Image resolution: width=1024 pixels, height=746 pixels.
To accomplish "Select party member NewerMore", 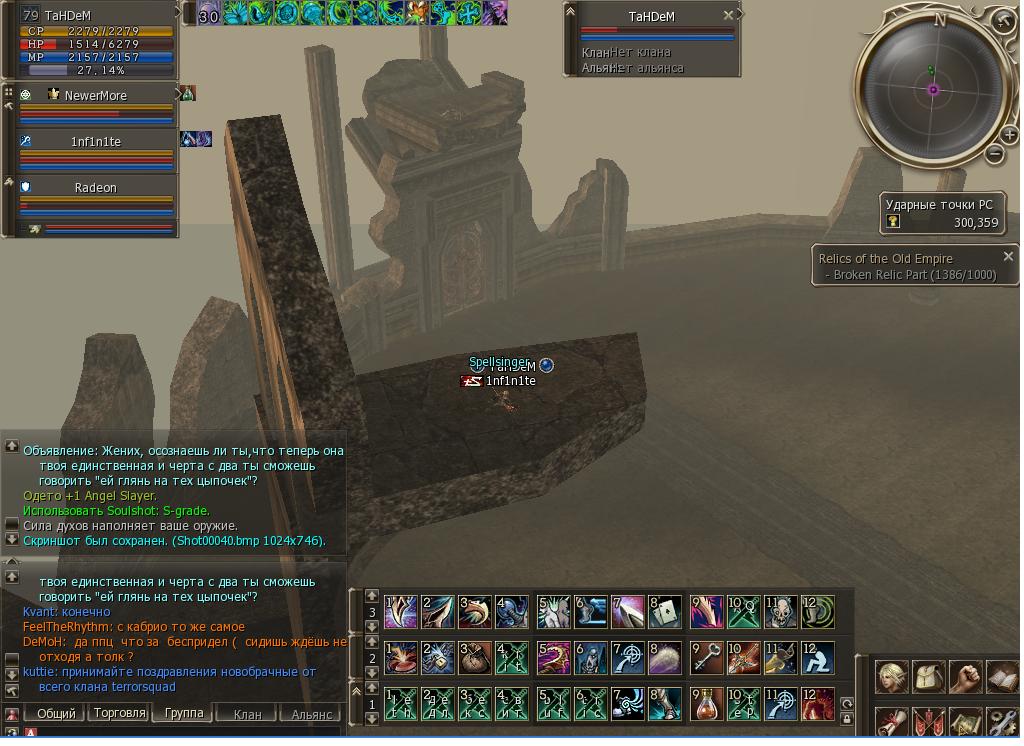I will click(x=95, y=96).
